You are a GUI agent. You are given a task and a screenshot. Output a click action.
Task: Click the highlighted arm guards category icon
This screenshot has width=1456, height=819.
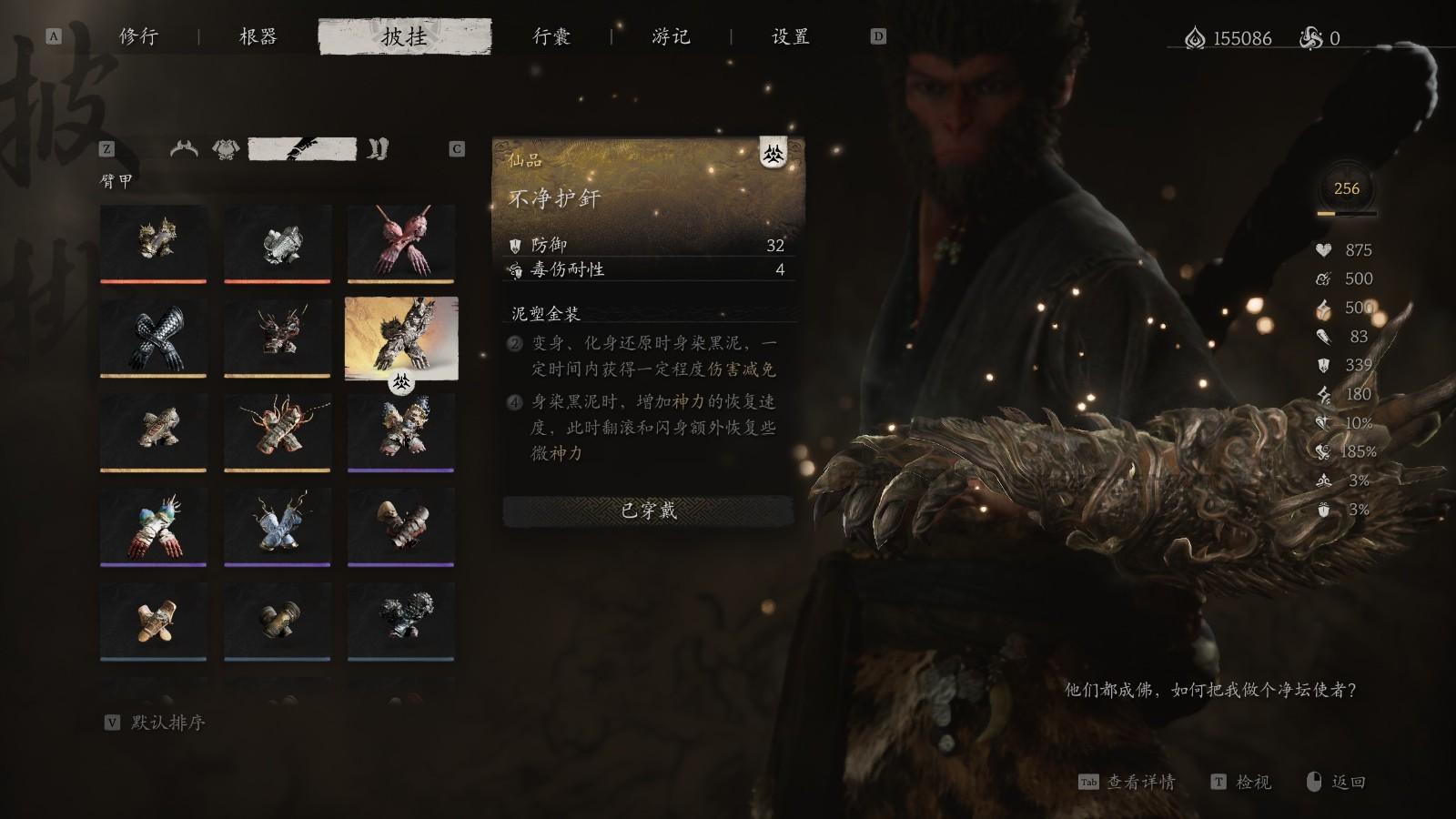click(x=302, y=147)
